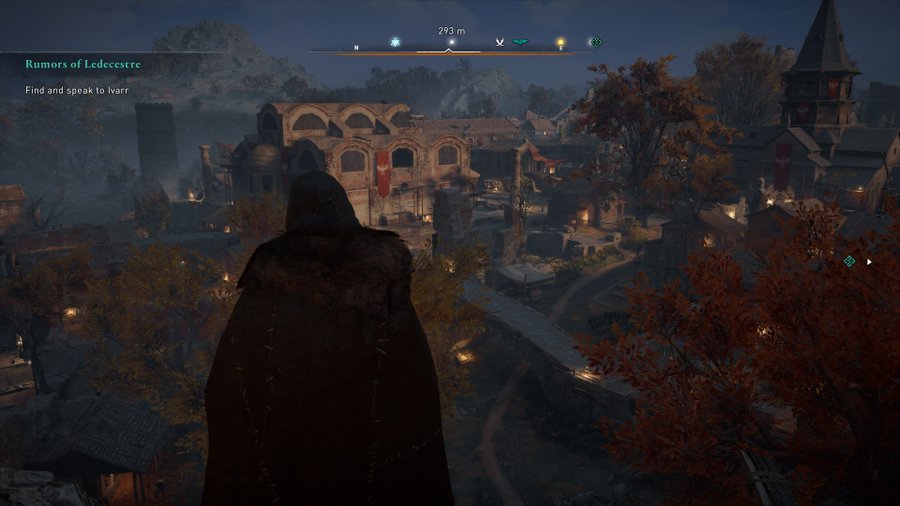
Task: Click the glowing yellow wealth dot on compass
Action: 560,42
